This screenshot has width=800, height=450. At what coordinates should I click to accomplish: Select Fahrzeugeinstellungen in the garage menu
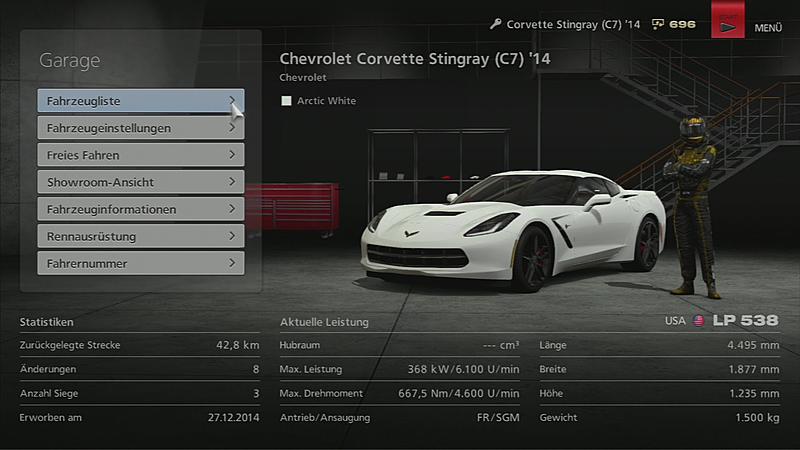[x=140, y=128]
